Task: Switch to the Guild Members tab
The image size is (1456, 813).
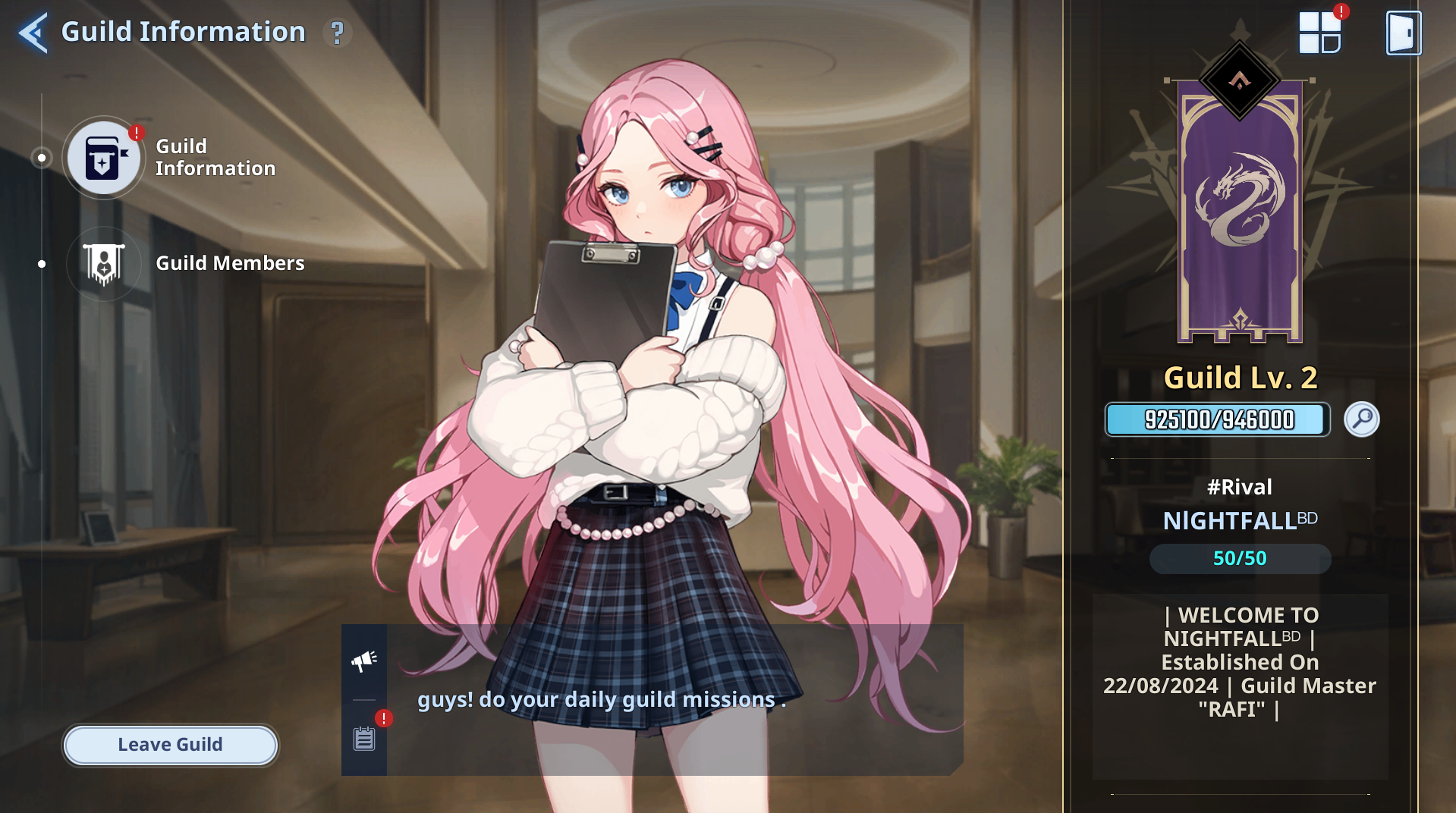Action: [104, 264]
